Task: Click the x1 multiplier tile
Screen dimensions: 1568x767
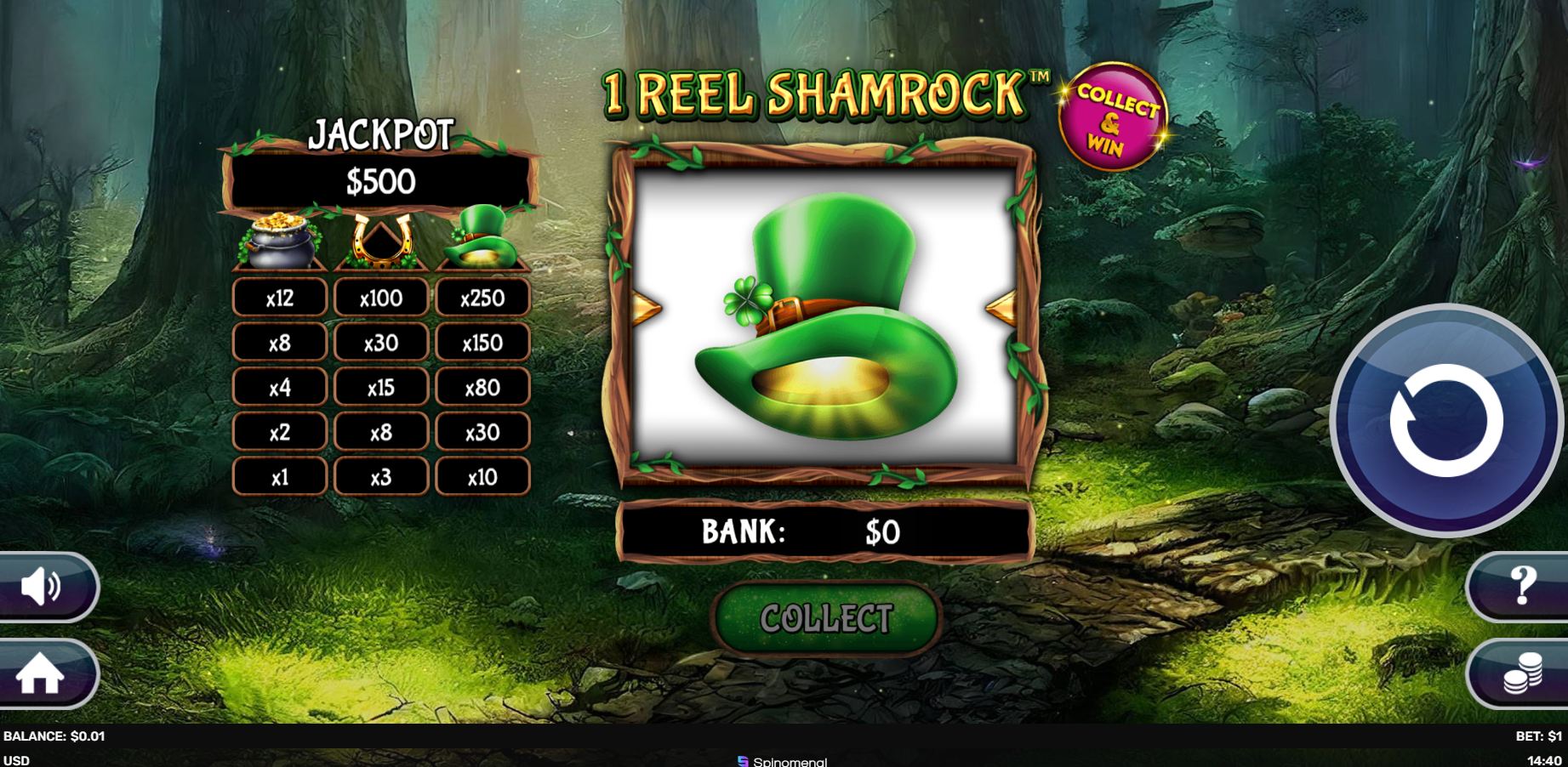Action: [x=279, y=477]
